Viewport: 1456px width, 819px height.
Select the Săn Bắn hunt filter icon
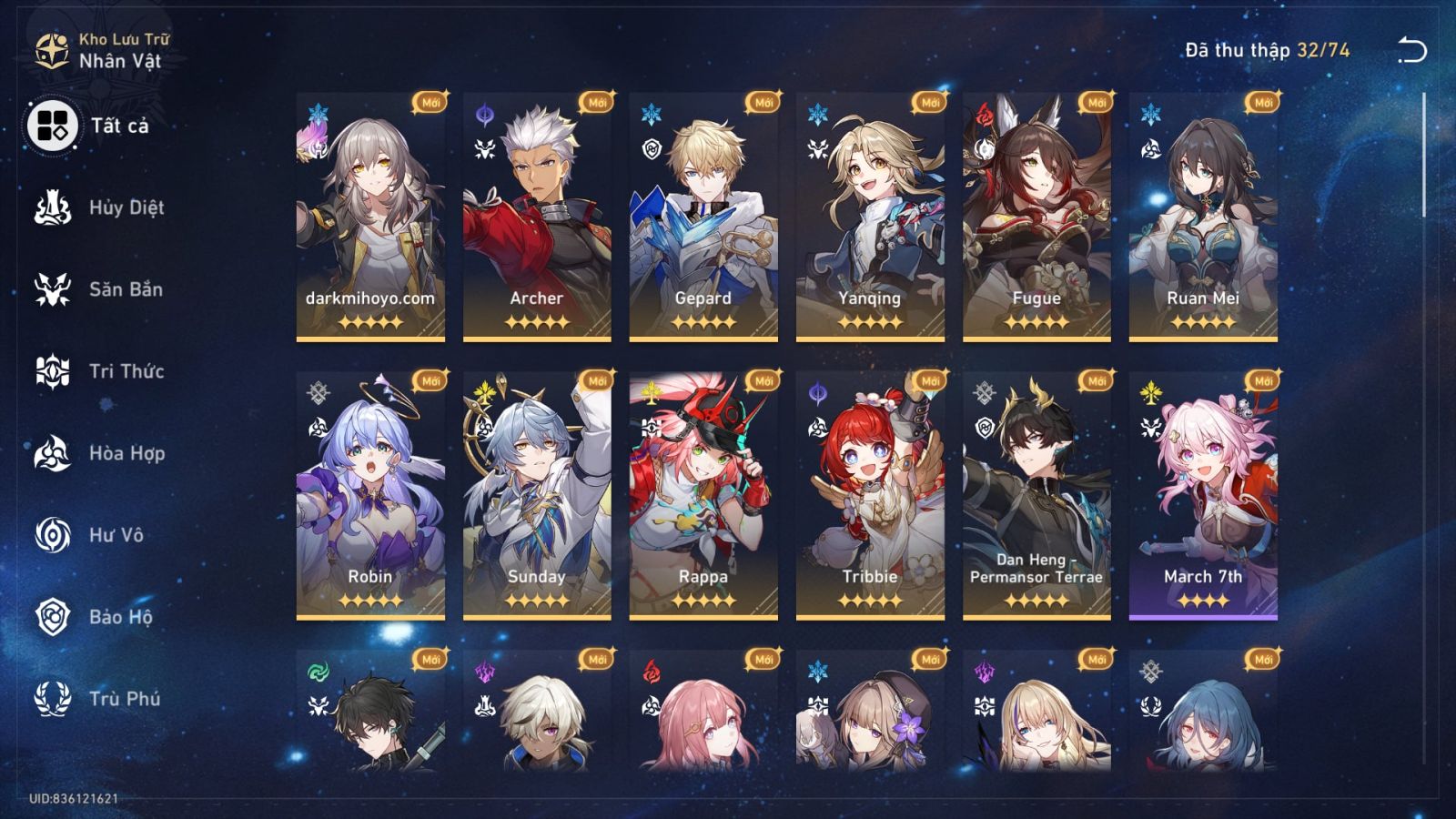(52, 289)
